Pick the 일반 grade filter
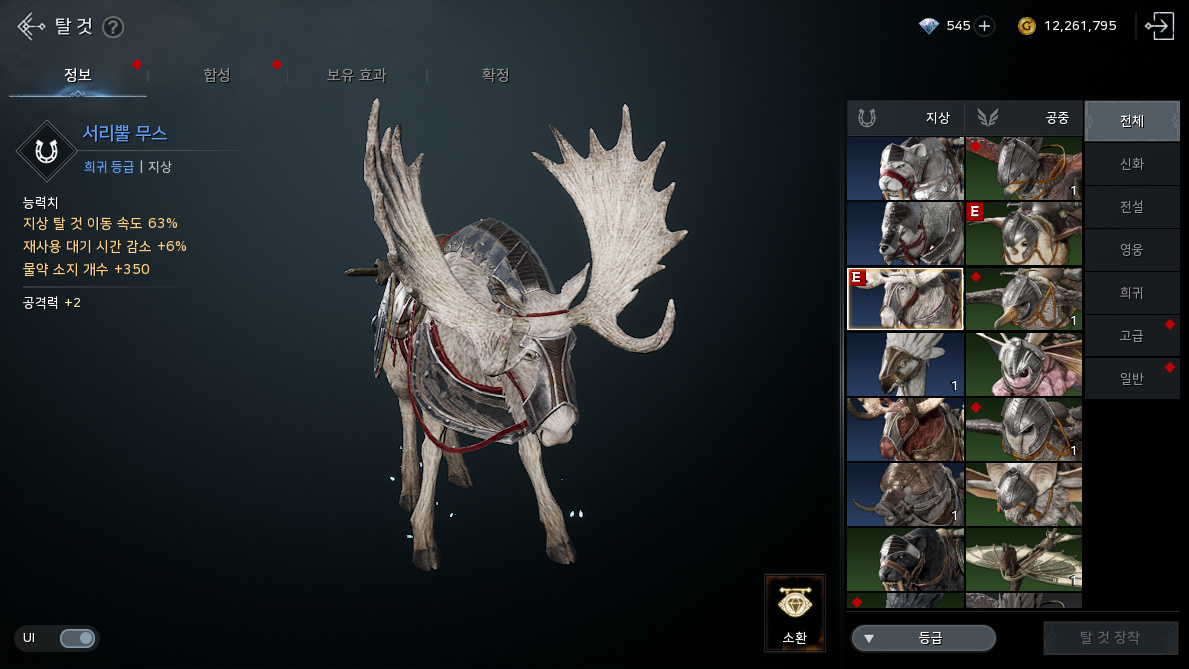Screen dimensions: 1189x669 (x=1132, y=378)
